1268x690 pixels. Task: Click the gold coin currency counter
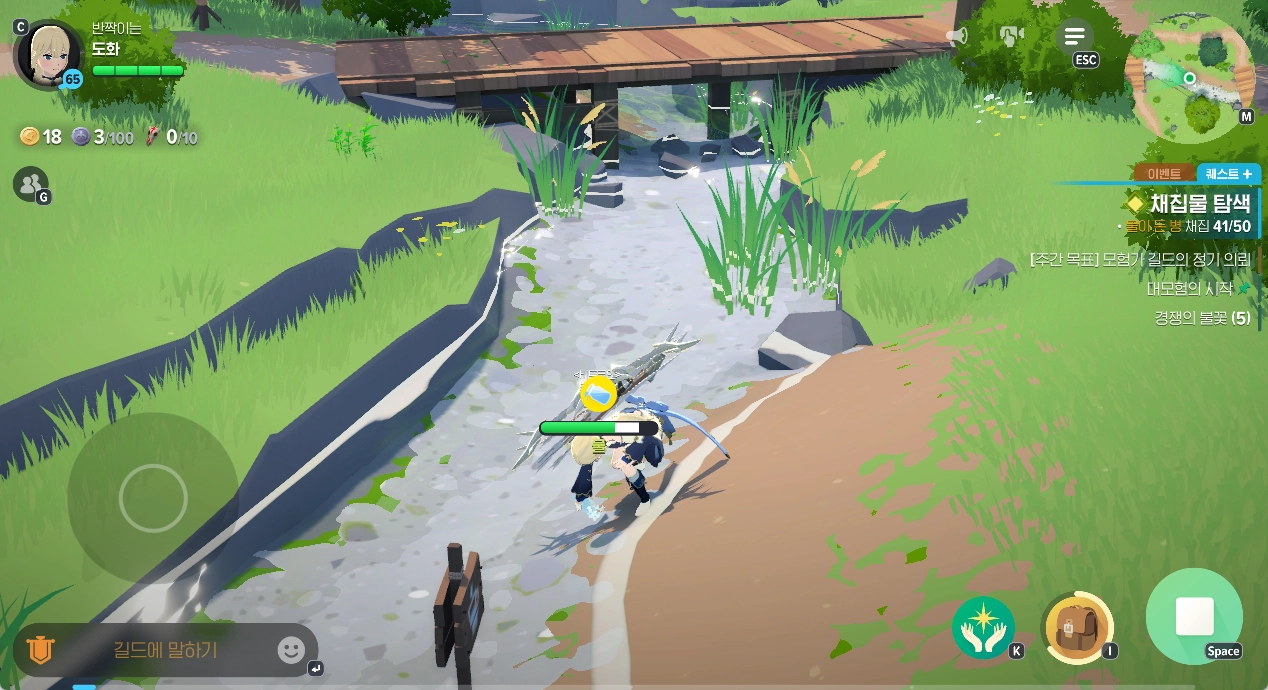(x=41, y=137)
